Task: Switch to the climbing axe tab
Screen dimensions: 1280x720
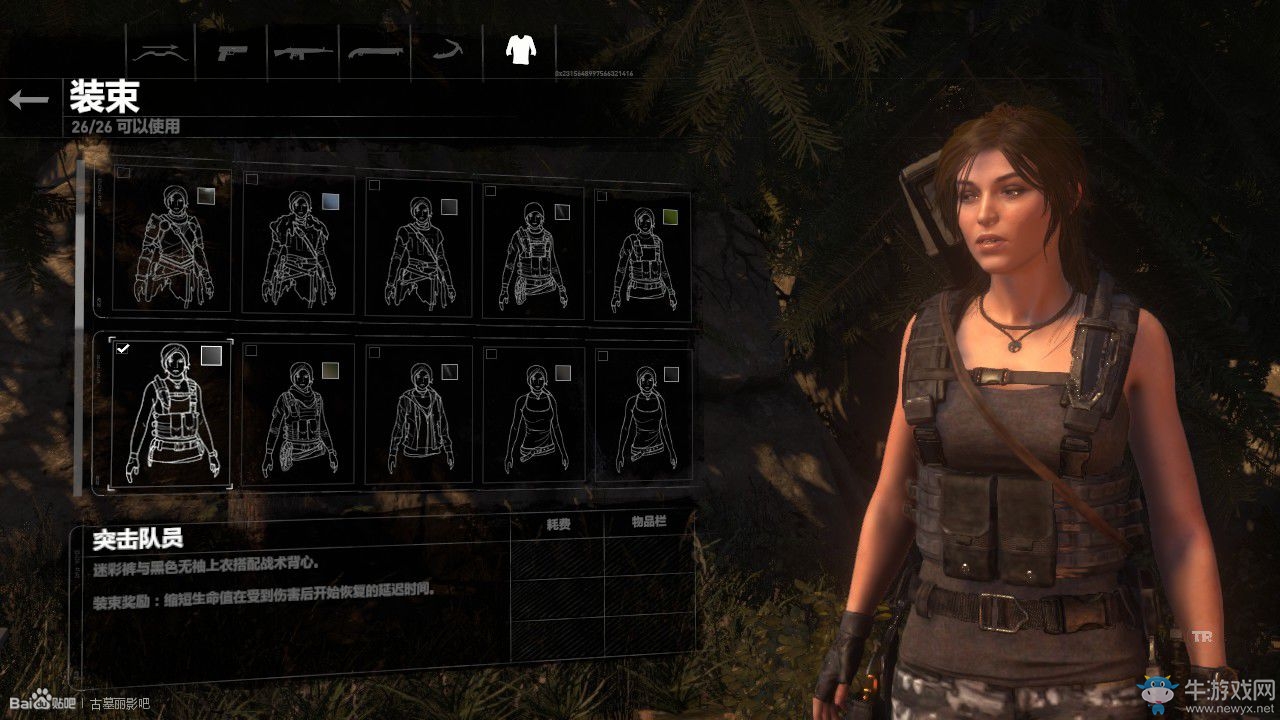Action: coord(445,50)
